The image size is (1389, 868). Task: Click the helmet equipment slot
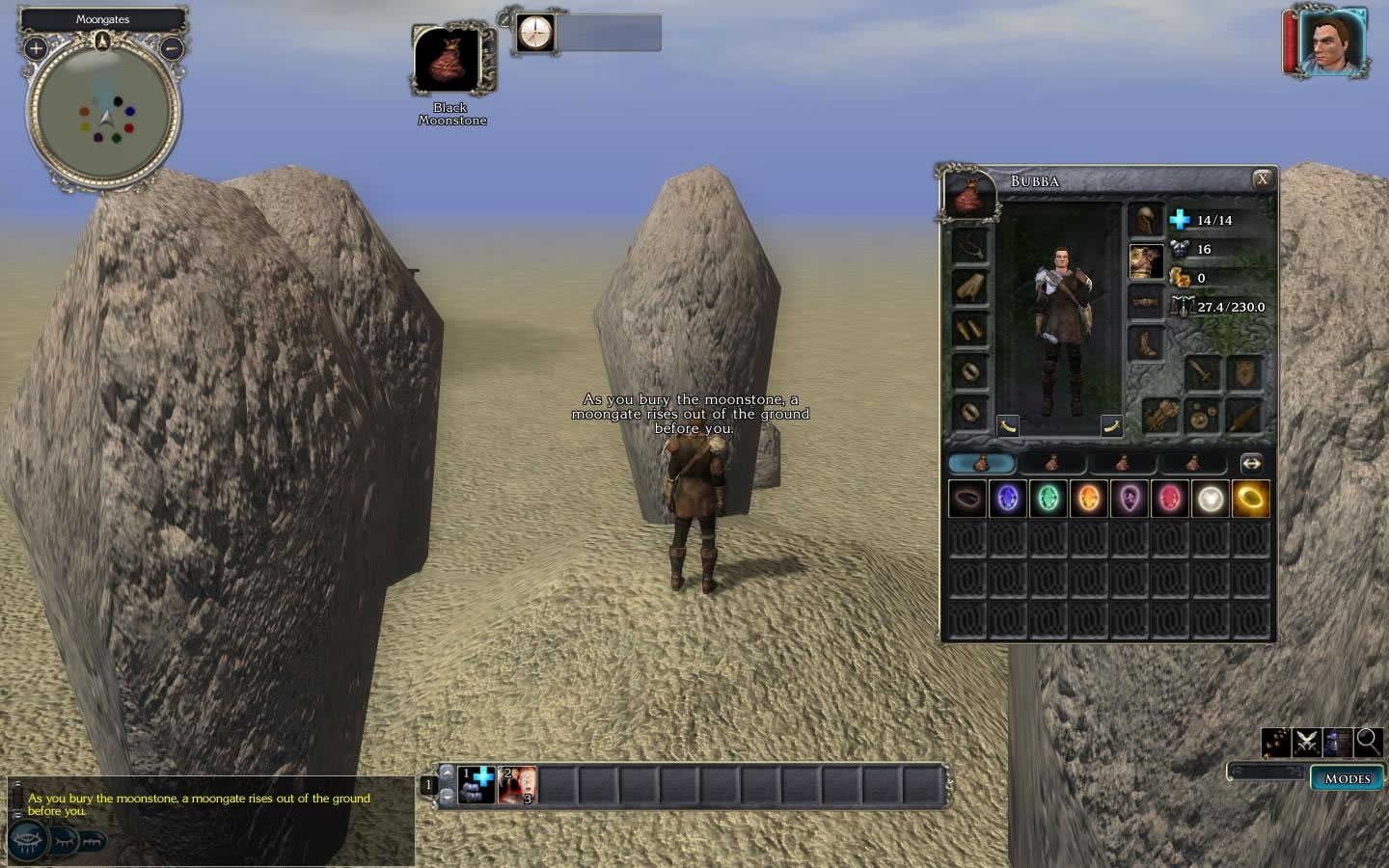1146,220
